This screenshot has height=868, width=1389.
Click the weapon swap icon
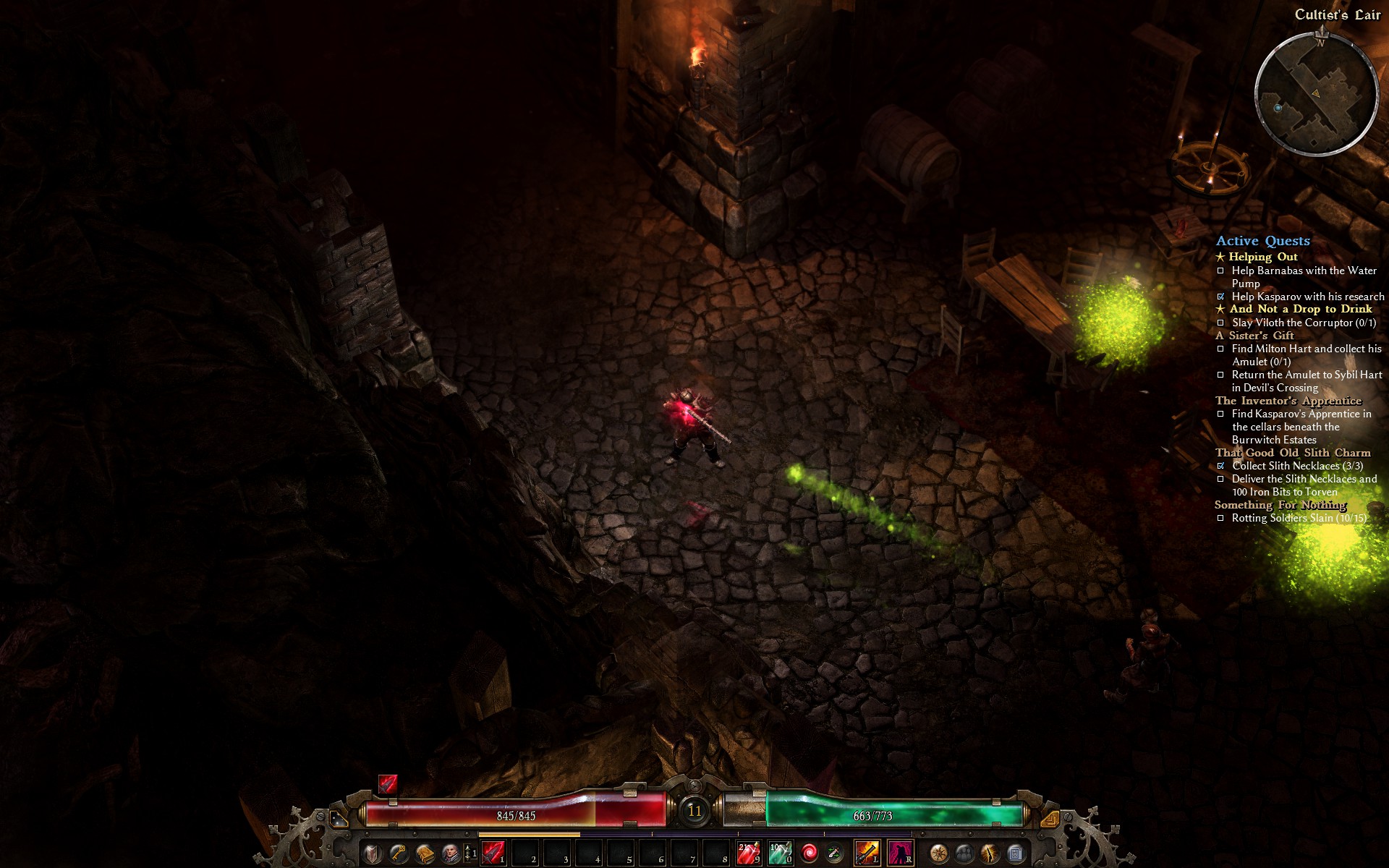(x=835, y=854)
